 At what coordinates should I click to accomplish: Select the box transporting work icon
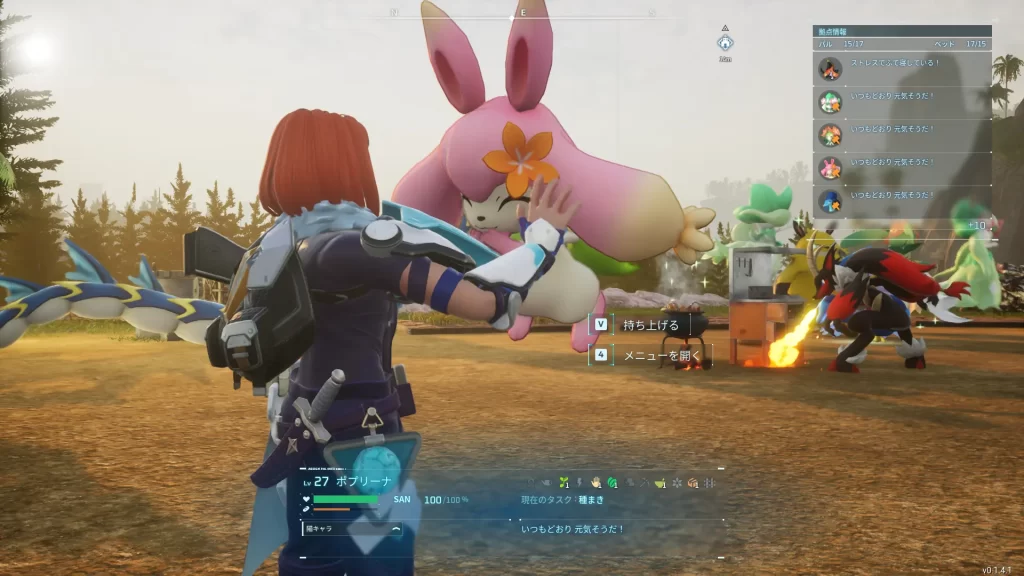[692, 483]
